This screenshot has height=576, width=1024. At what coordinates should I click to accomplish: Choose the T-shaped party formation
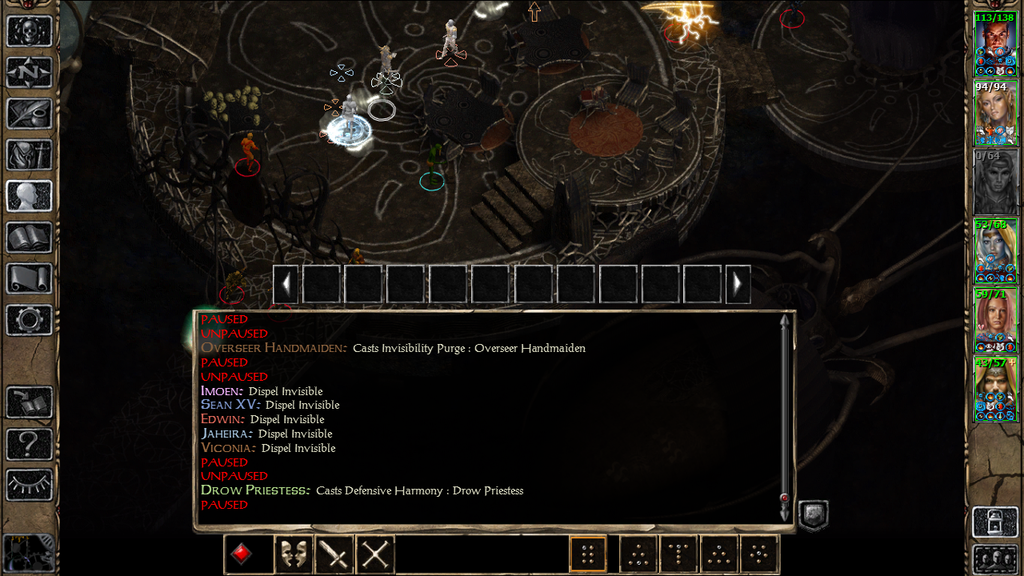pyautogui.click(x=679, y=554)
